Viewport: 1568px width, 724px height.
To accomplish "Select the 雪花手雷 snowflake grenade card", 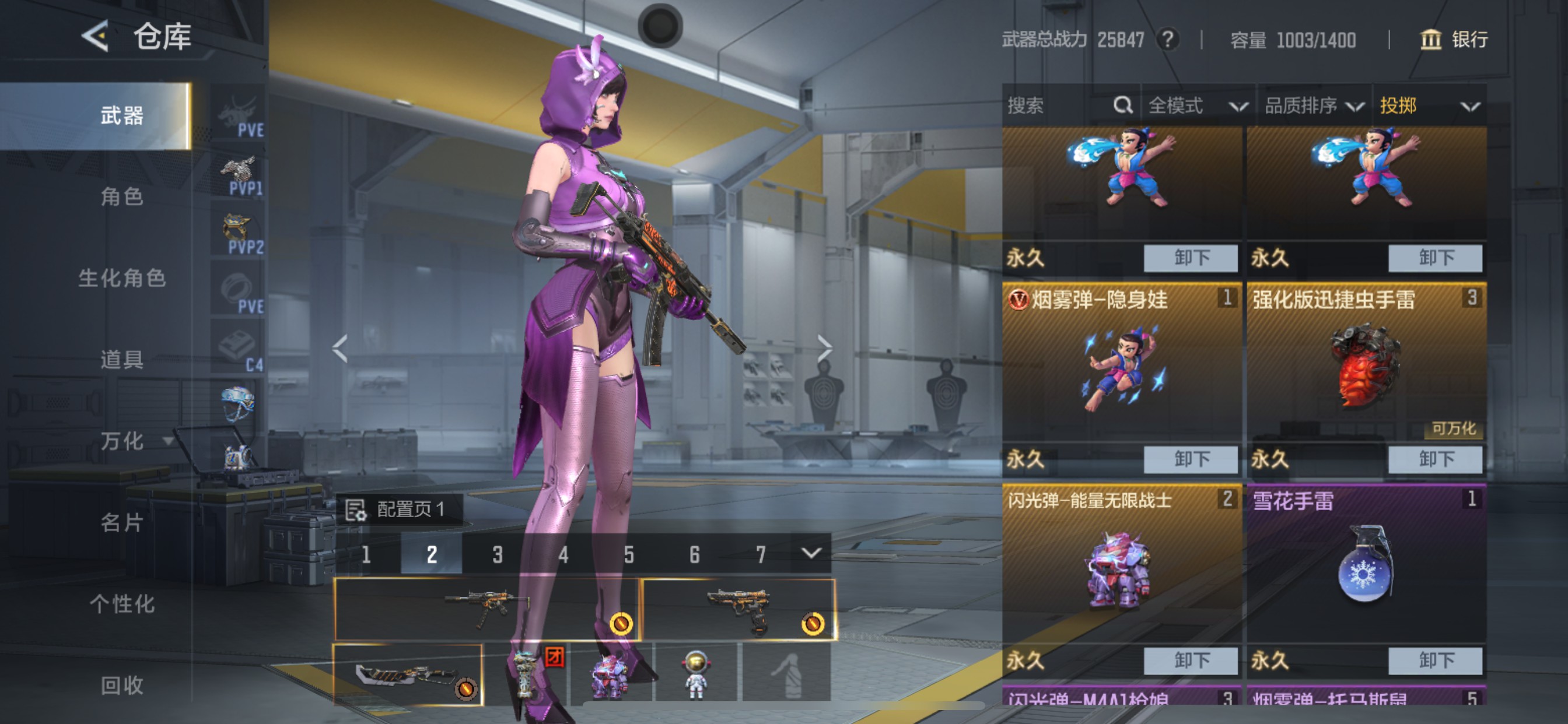I will point(1366,563).
